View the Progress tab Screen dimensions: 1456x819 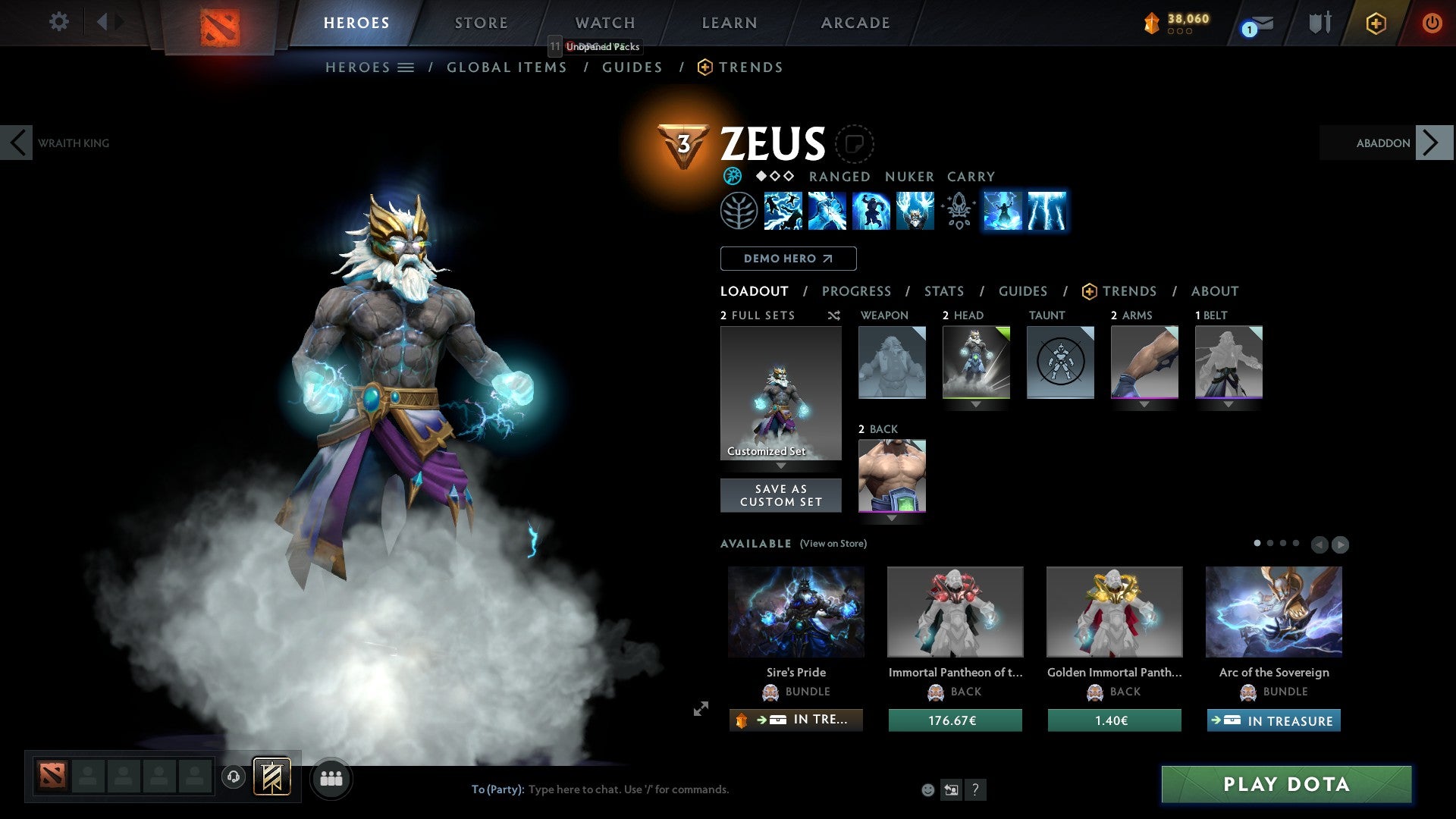pos(856,291)
